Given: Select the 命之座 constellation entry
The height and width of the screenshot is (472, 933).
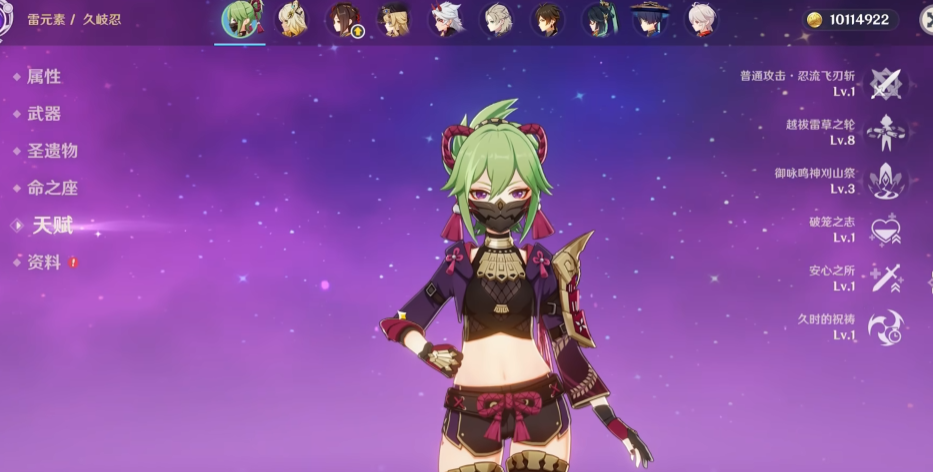Looking at the screenshot, I should (51, 188).
